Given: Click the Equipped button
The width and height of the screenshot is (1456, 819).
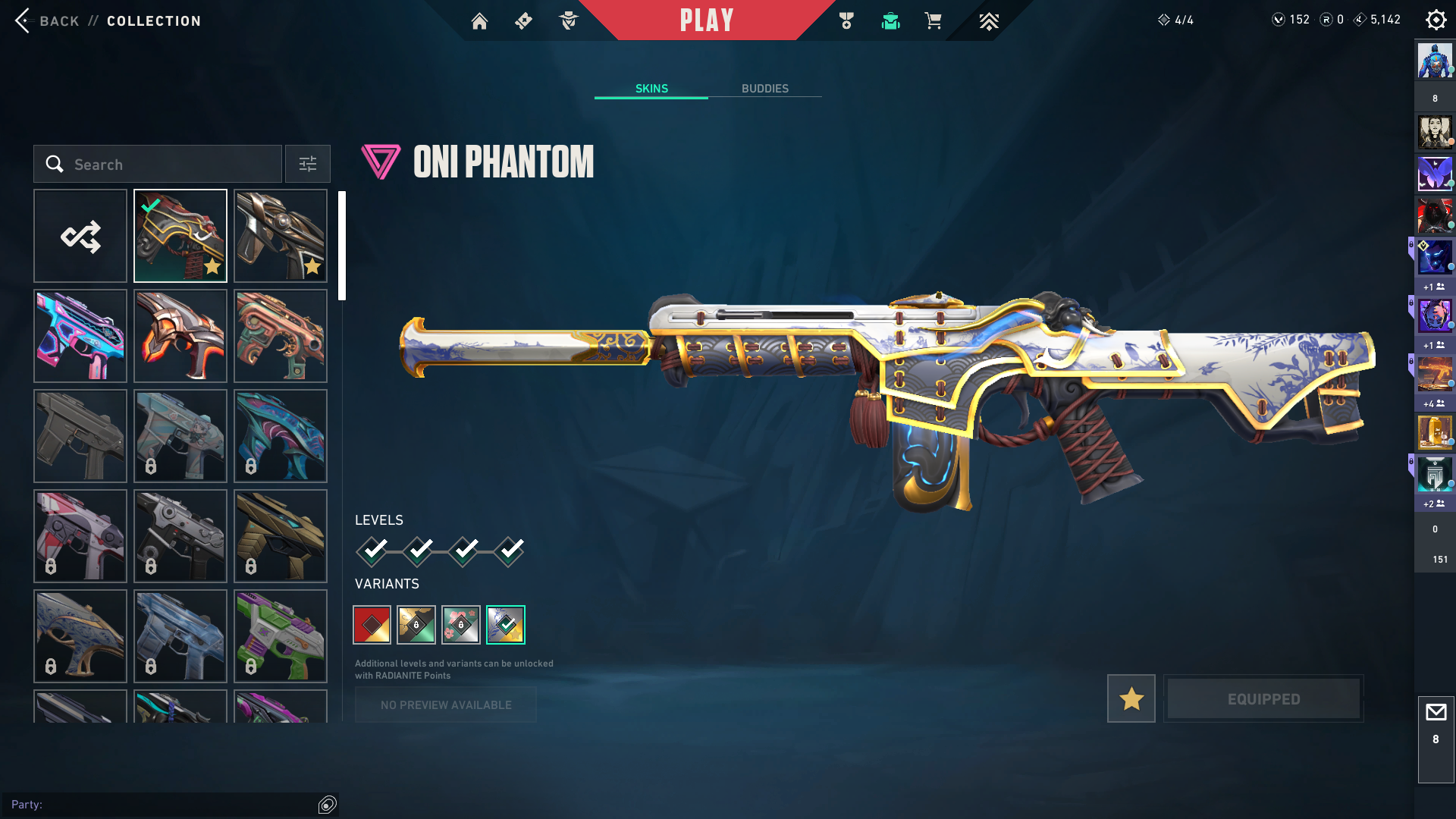Looking at the screenshot, I should tap(1263, 698).
